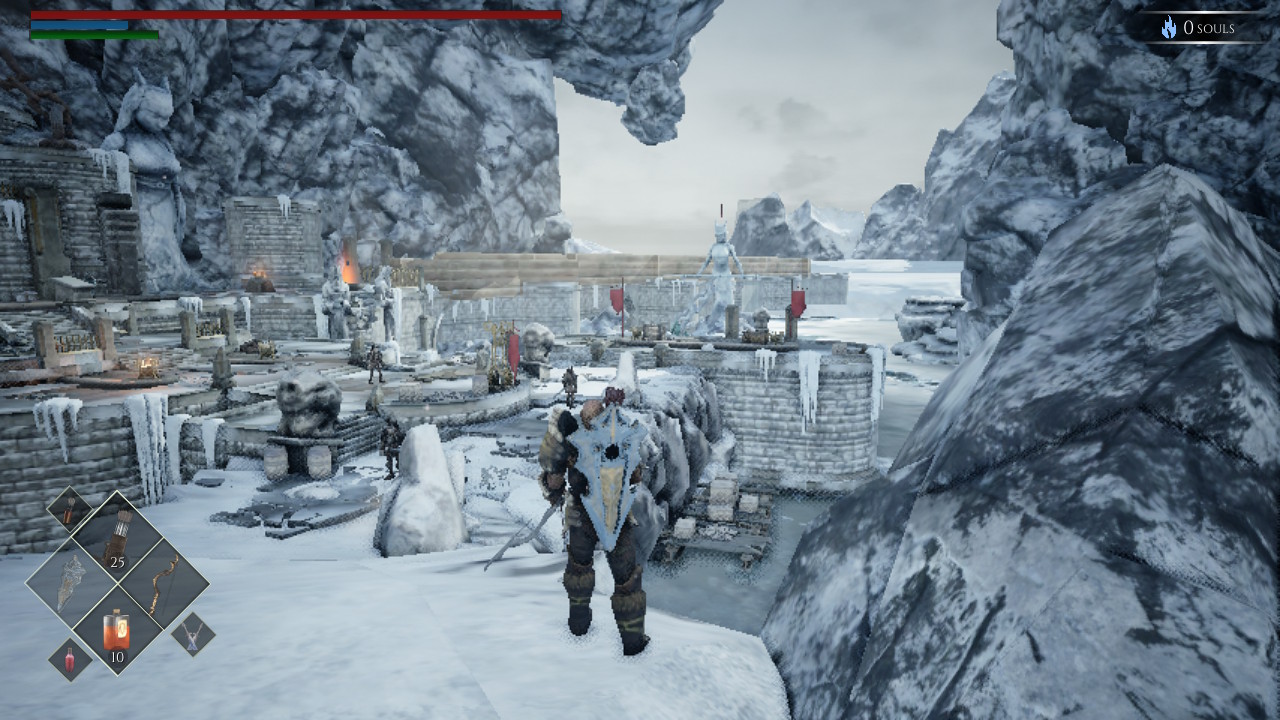Open the 0 SOULS display

click(x=1210, y=27)
